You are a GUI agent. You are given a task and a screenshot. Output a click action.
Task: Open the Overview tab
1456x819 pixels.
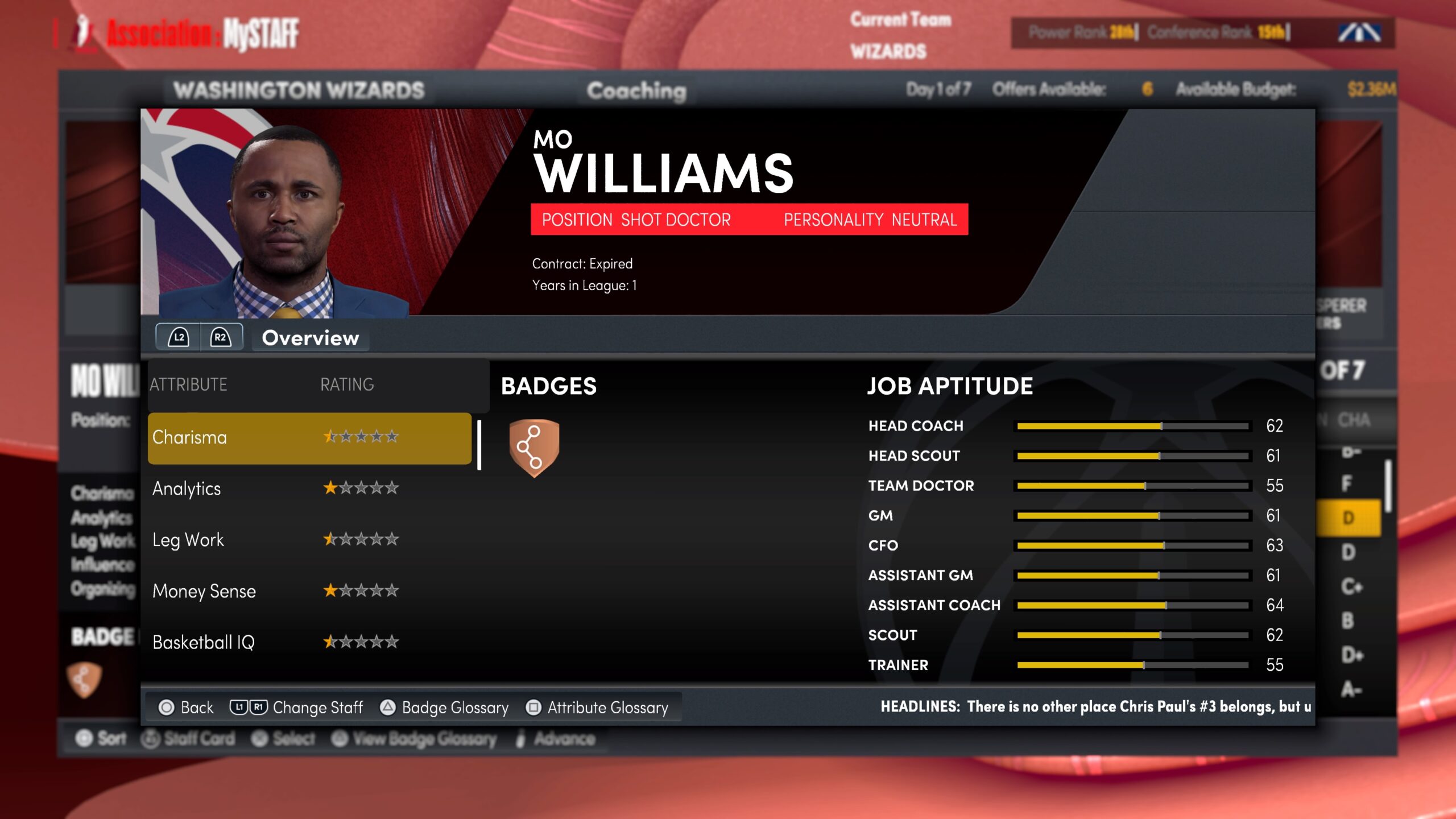[x=310, y=338]
